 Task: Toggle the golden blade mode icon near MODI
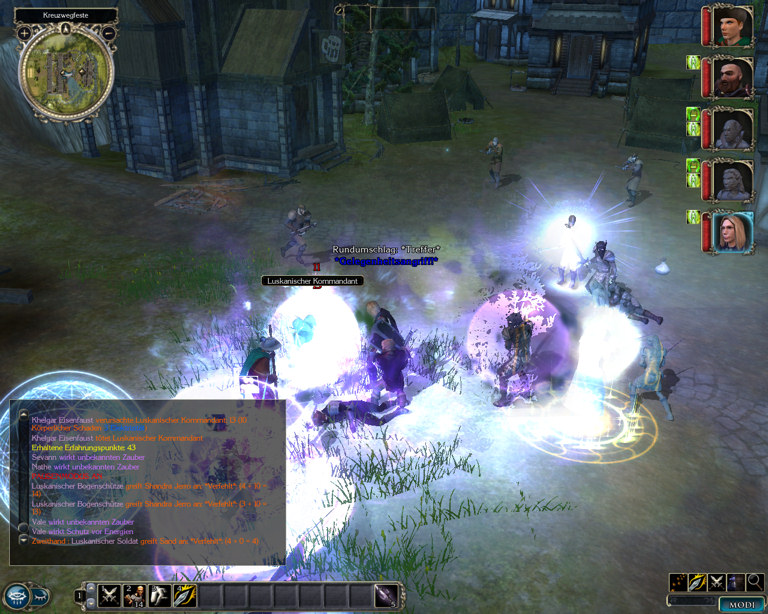[x=698, y=582]
